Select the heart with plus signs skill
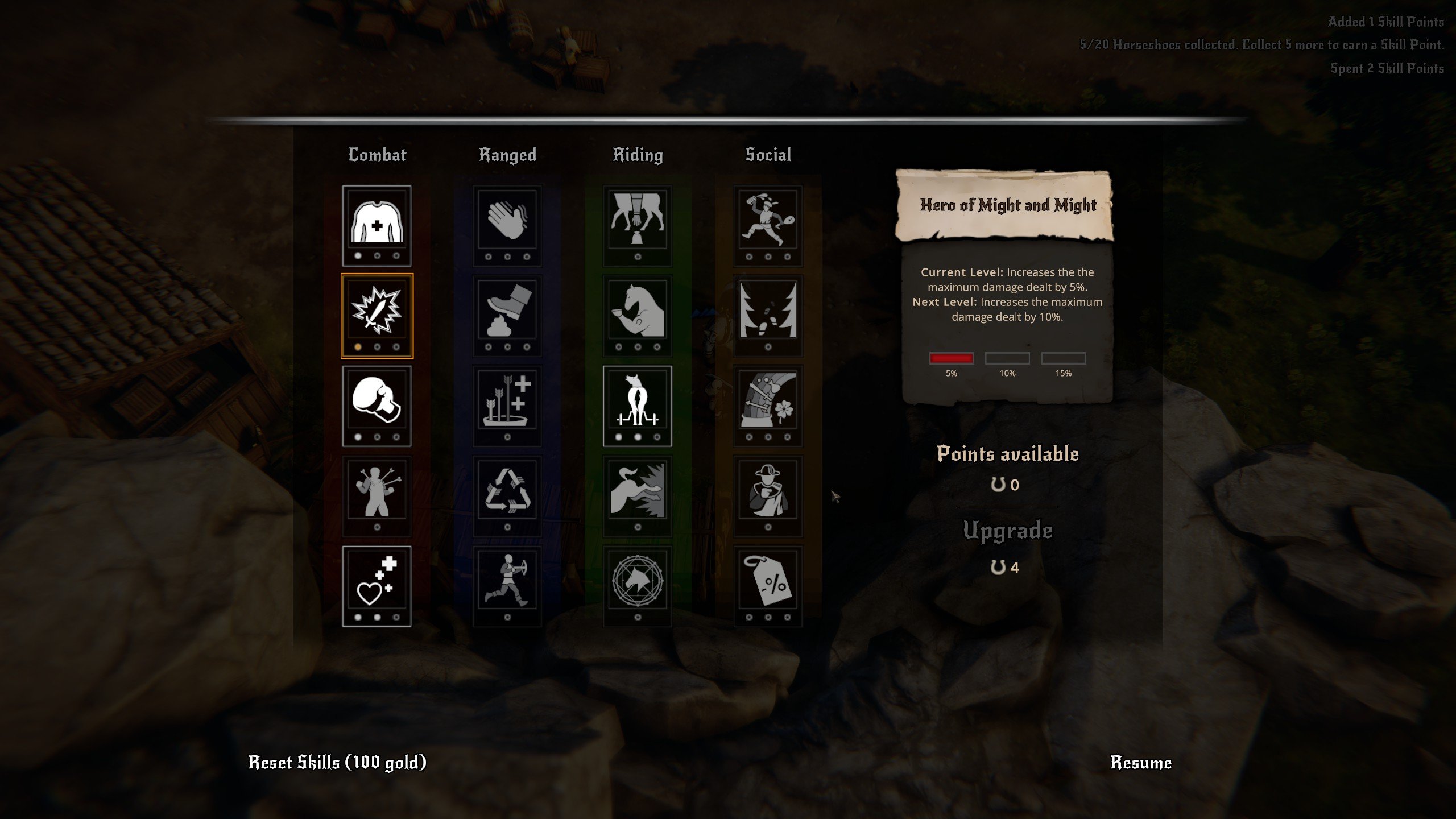Viewport: 1456px width, 819px height. coord(377,581)
